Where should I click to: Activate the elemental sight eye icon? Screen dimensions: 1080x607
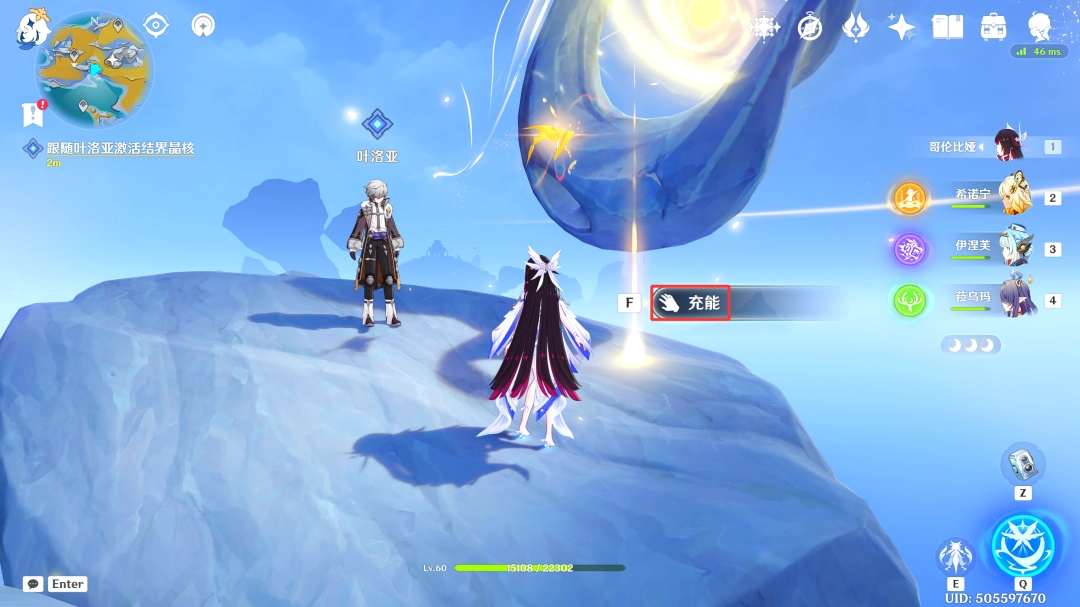156,25
